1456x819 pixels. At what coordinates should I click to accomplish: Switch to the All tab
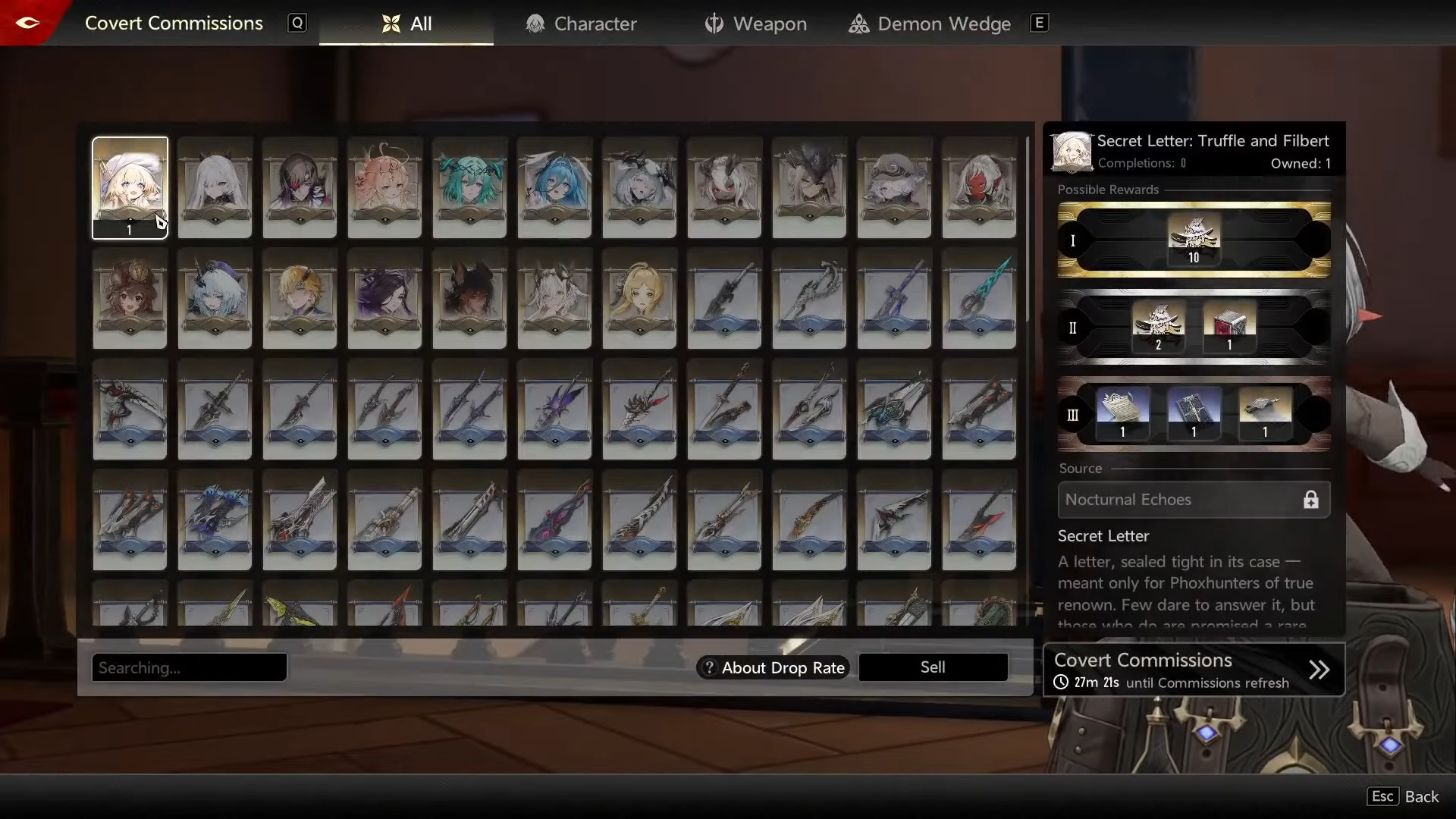(406, 24)
